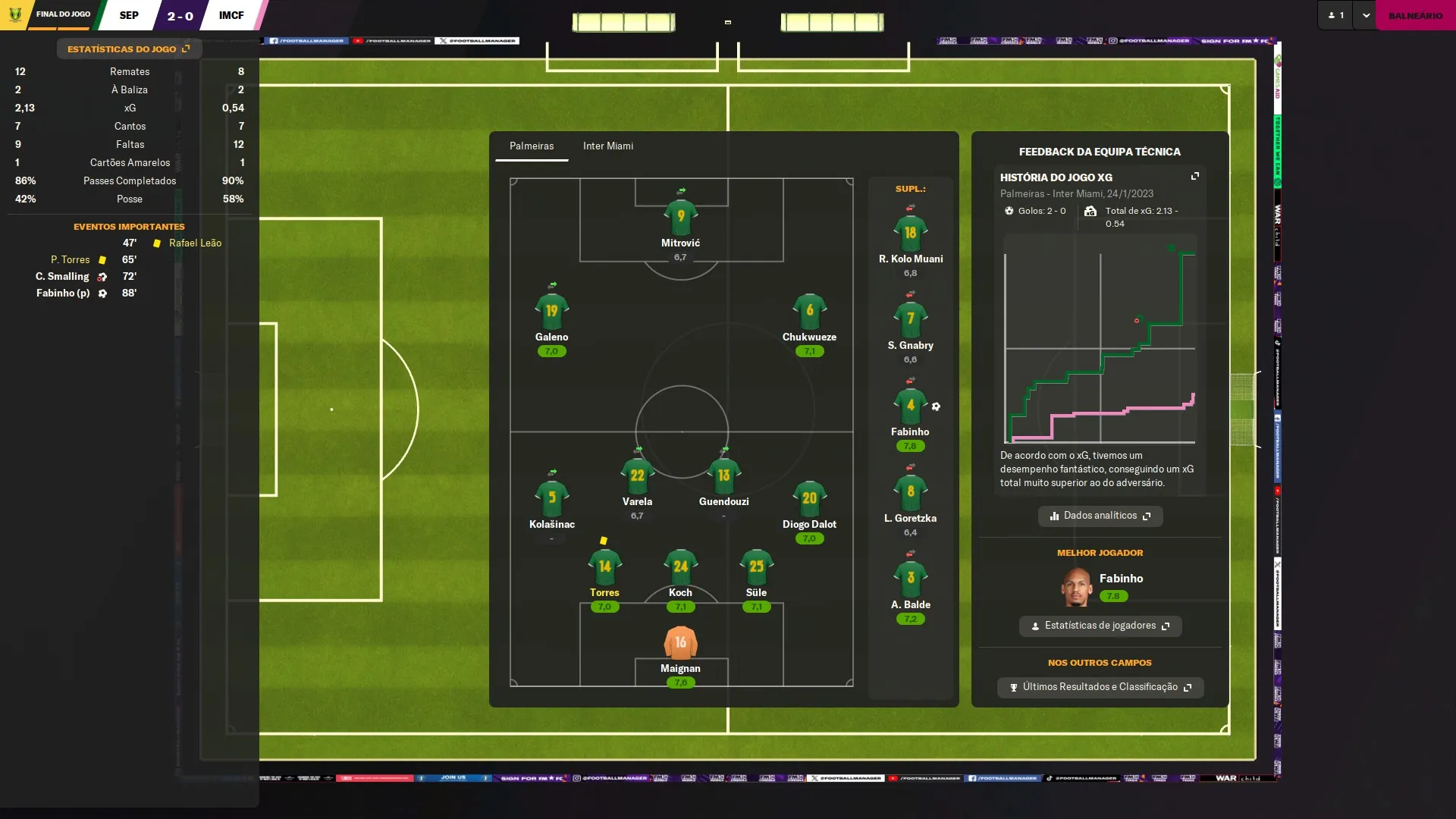Open Fabinho's best player portrait
Image resolution: width=1456 pixels, height=819 pixels.
point(1076,587)
